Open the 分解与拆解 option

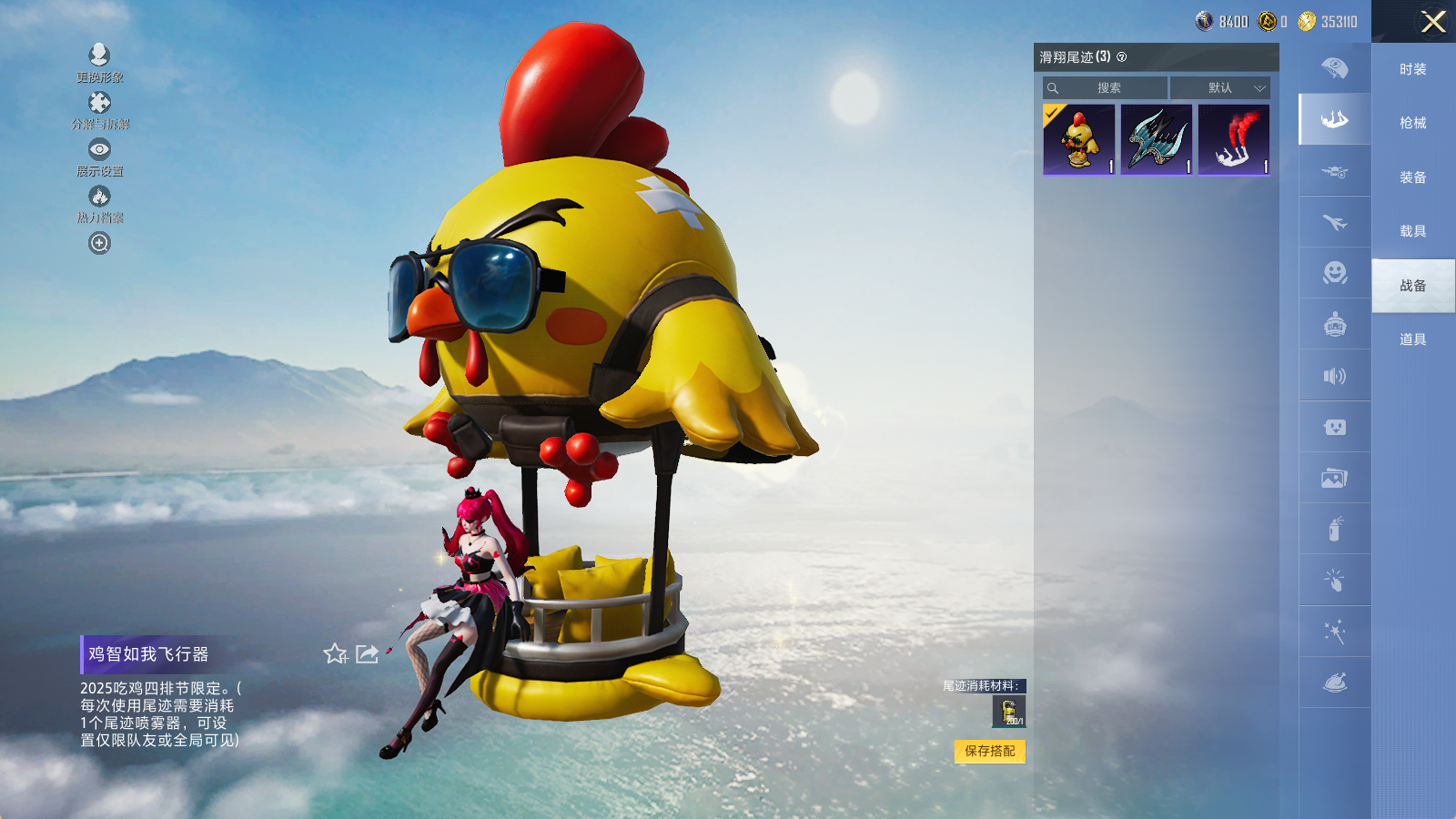pos(99,109)
